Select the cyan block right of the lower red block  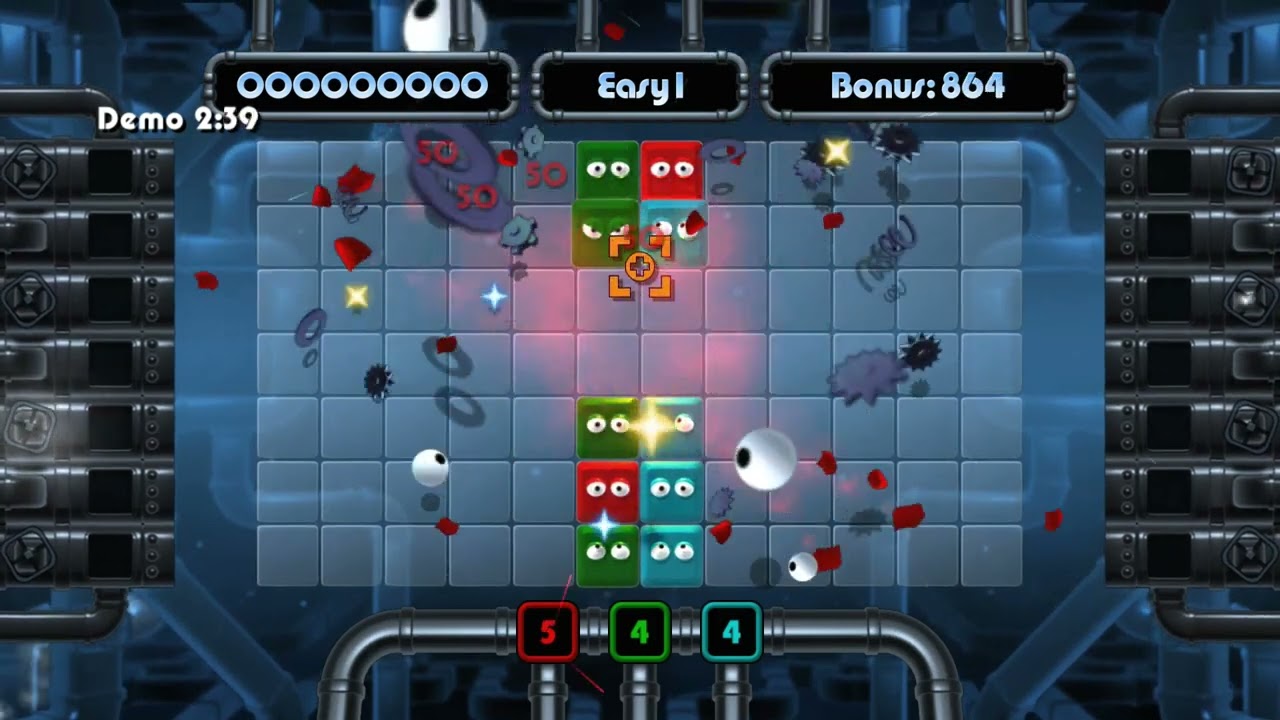click(x=671, y=491)
